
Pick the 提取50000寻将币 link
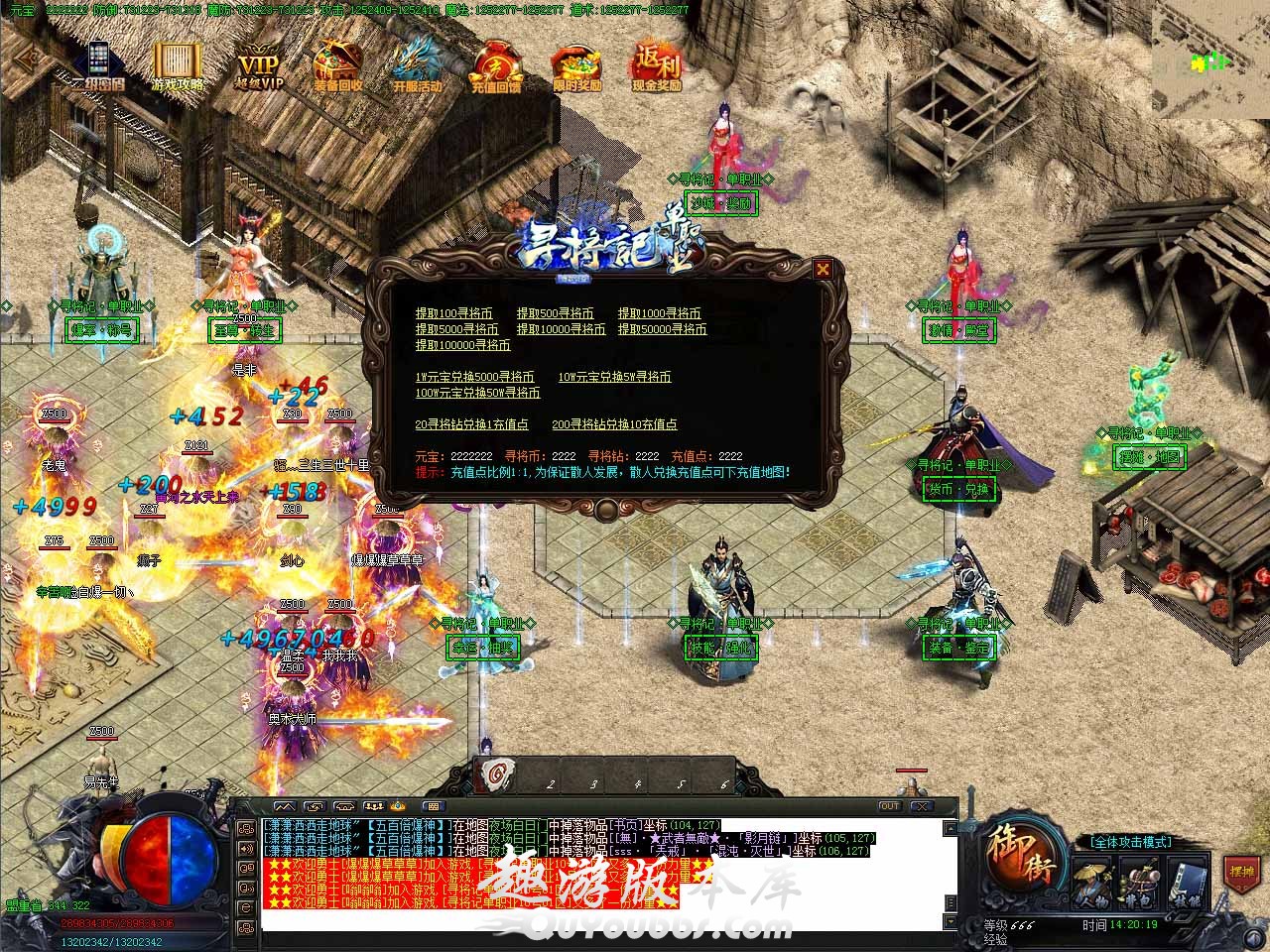tap(662, 329)
